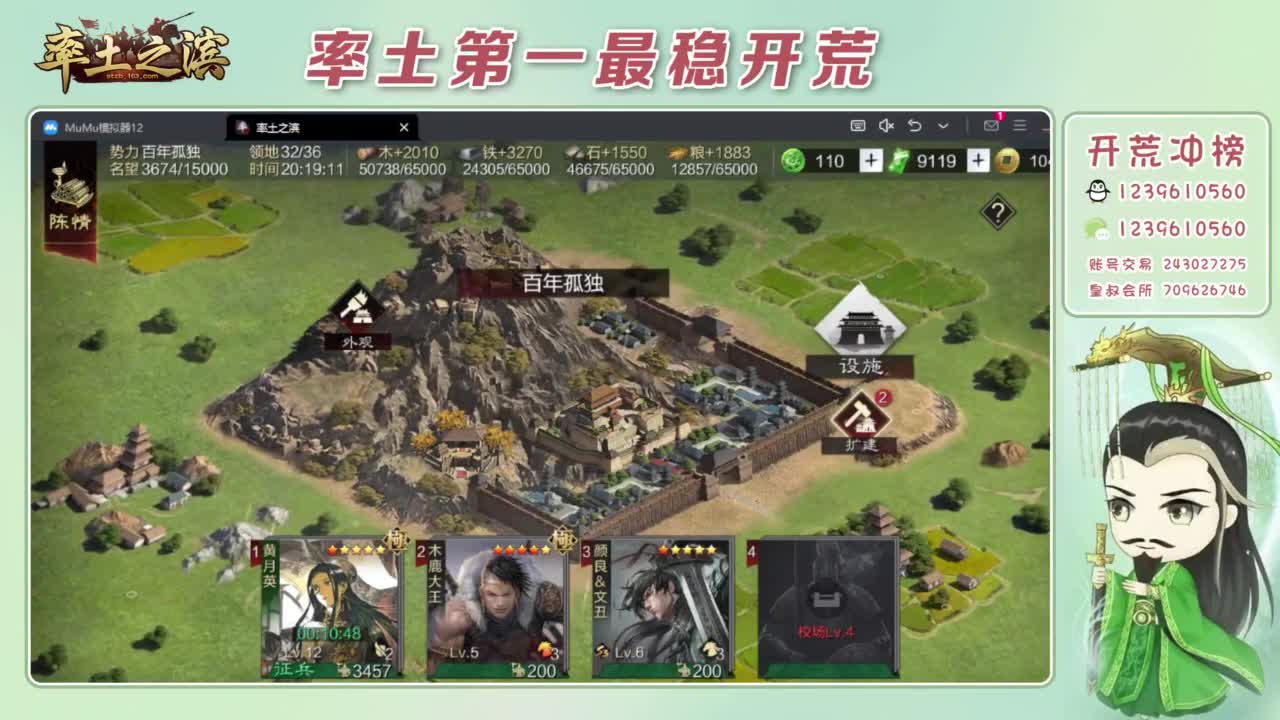Screen dimensions: 1280x720
Task: Click the gold coin currency icon
Action: 1006,160
